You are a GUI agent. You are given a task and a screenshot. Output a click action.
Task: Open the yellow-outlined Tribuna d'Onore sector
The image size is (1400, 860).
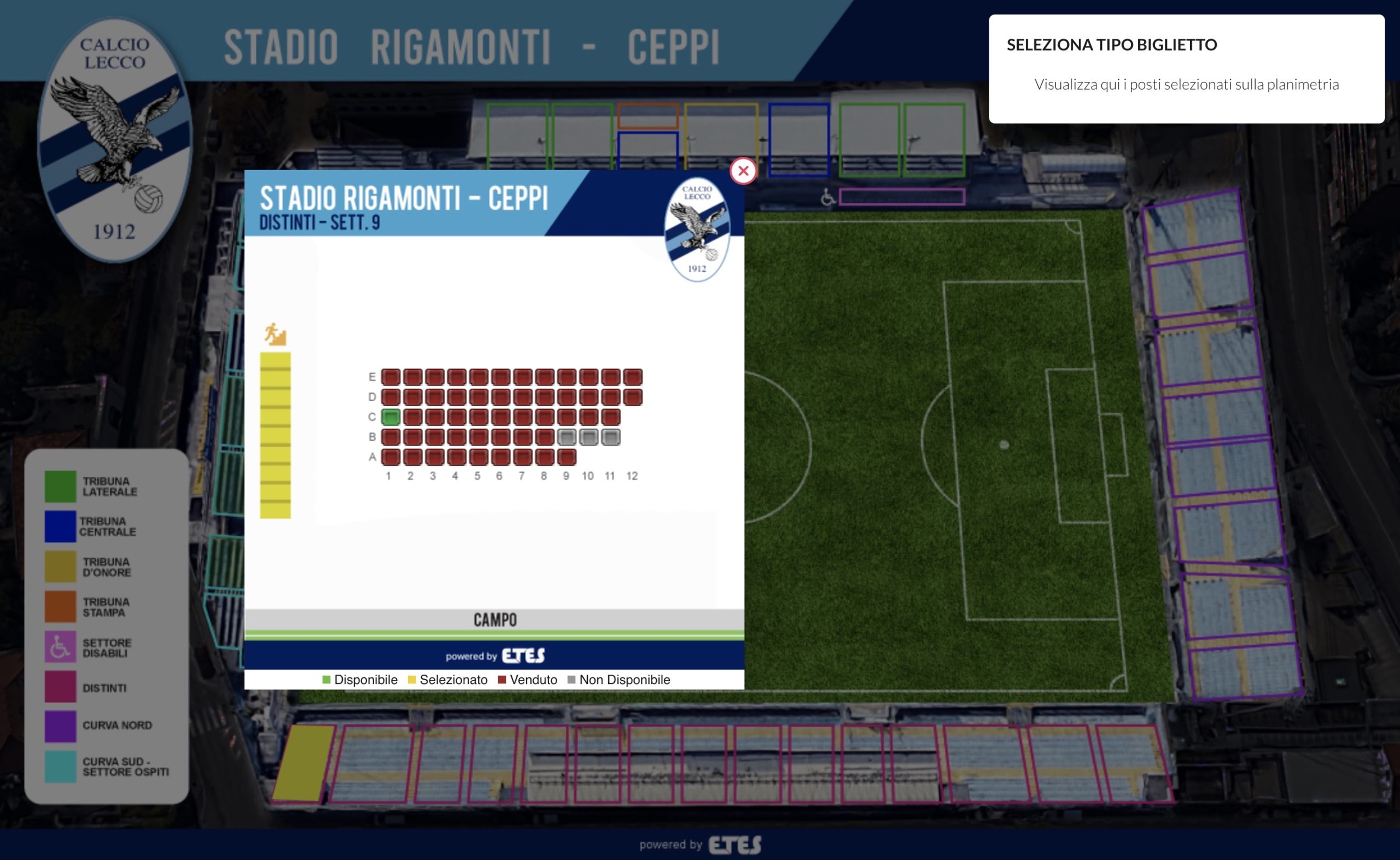pyautogui.click(x=721, y=136)
